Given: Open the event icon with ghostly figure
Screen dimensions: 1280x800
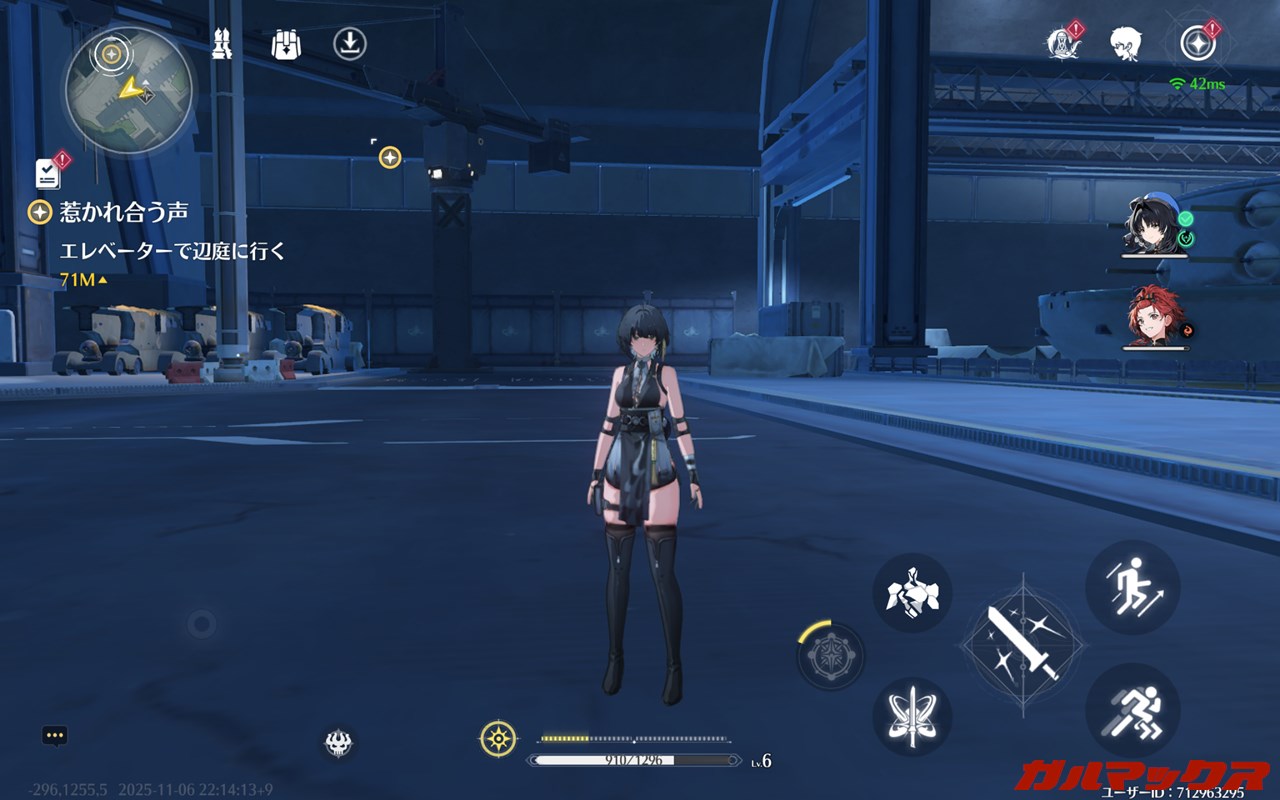Looking at the screenshot, I should 1061,44.
